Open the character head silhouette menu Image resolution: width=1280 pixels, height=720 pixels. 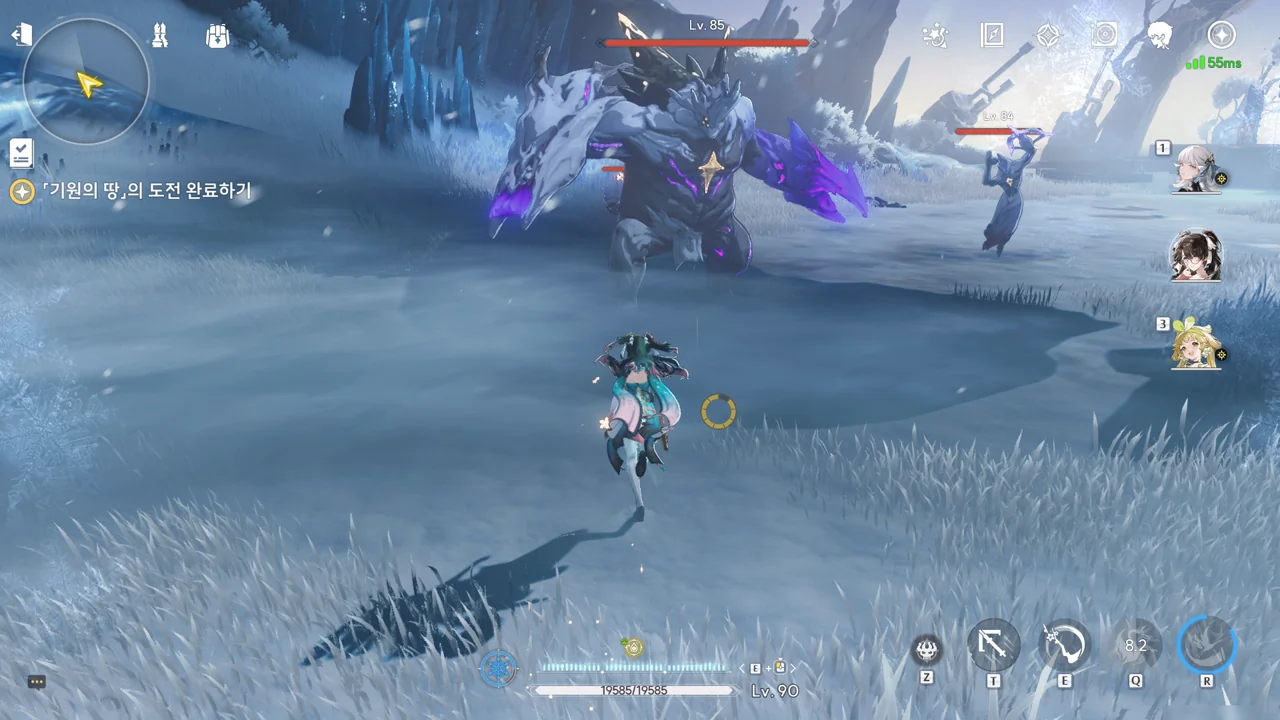[x=1160, y=35]
